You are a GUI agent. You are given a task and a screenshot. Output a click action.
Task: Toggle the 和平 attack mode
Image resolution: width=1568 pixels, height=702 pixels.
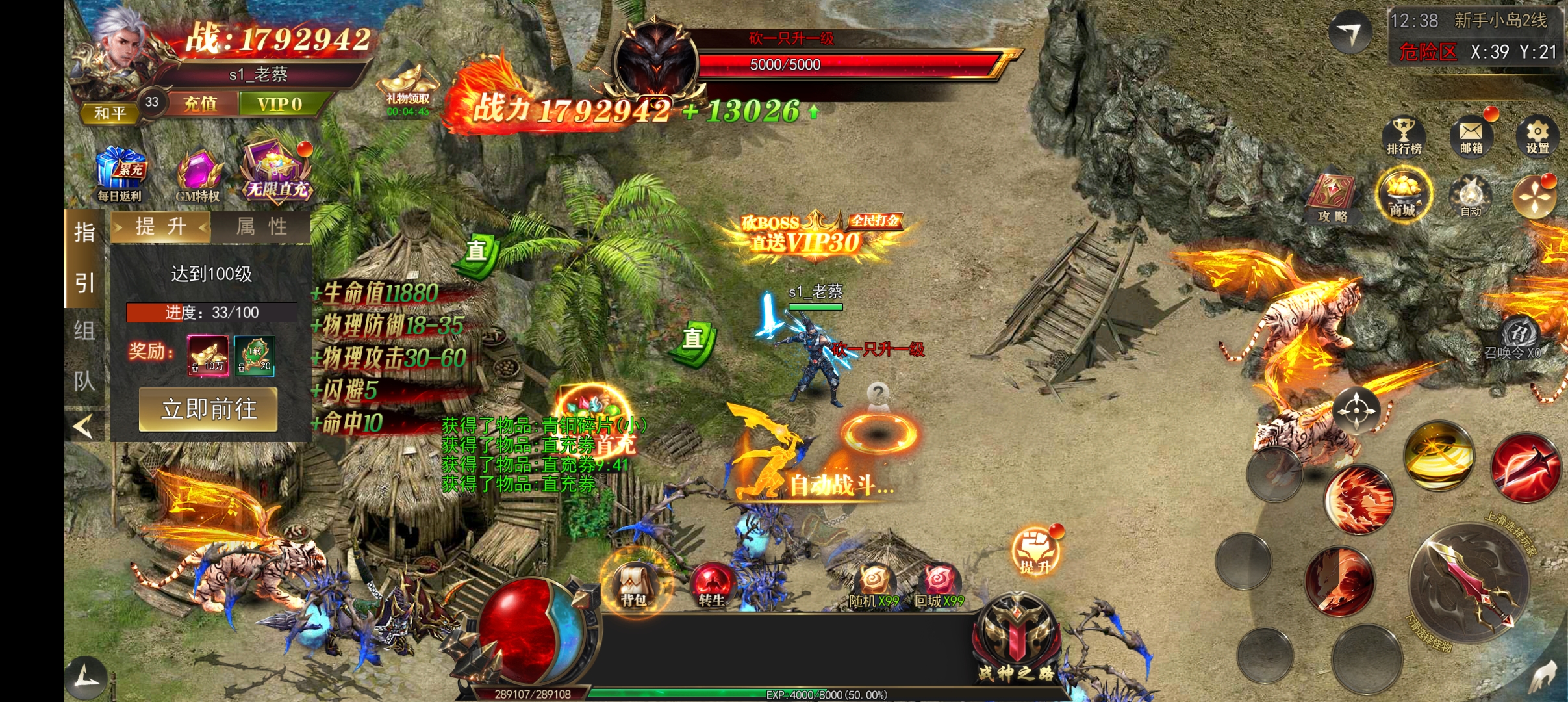coord(110,113)
